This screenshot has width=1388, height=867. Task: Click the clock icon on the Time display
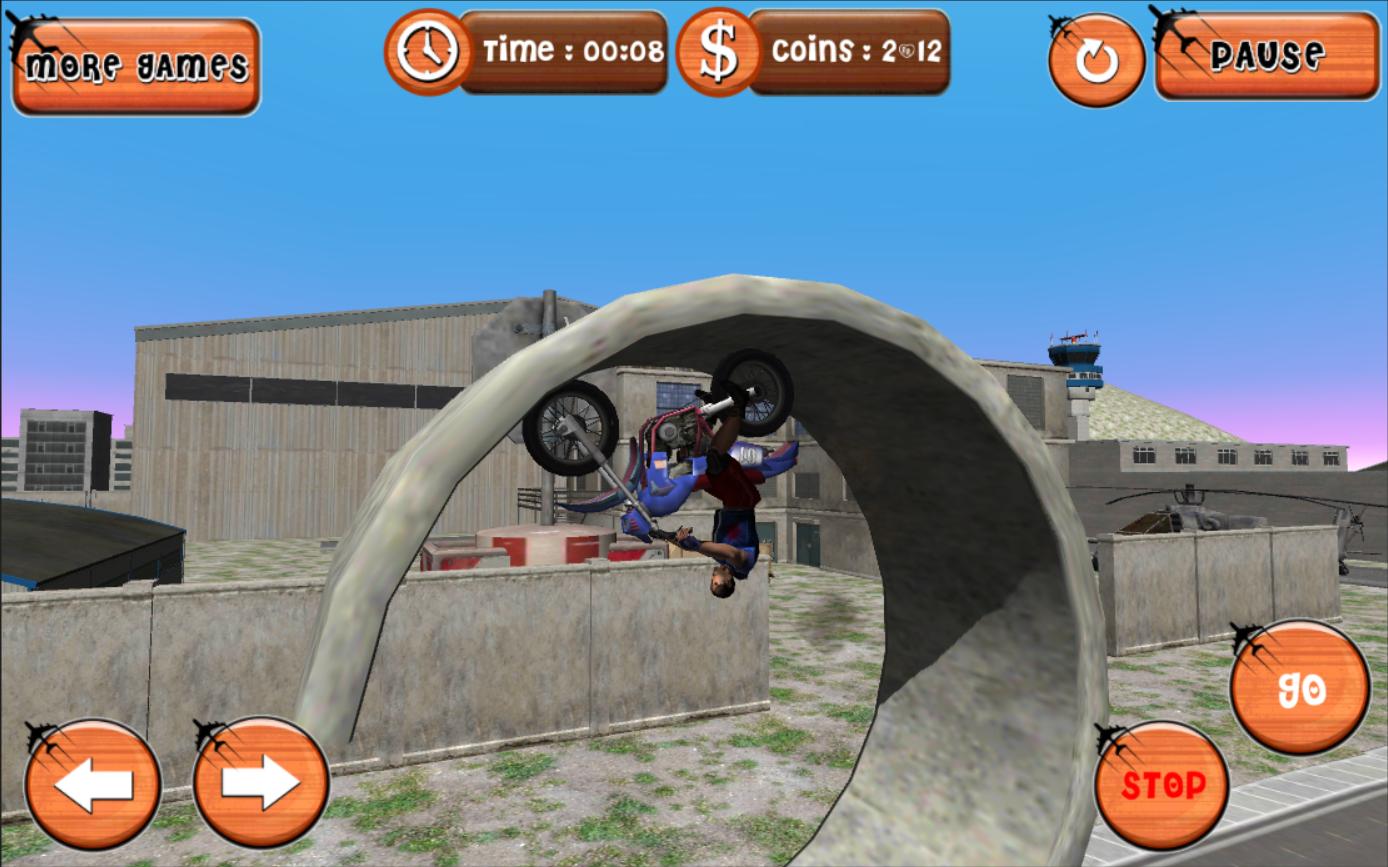(428, 53)
